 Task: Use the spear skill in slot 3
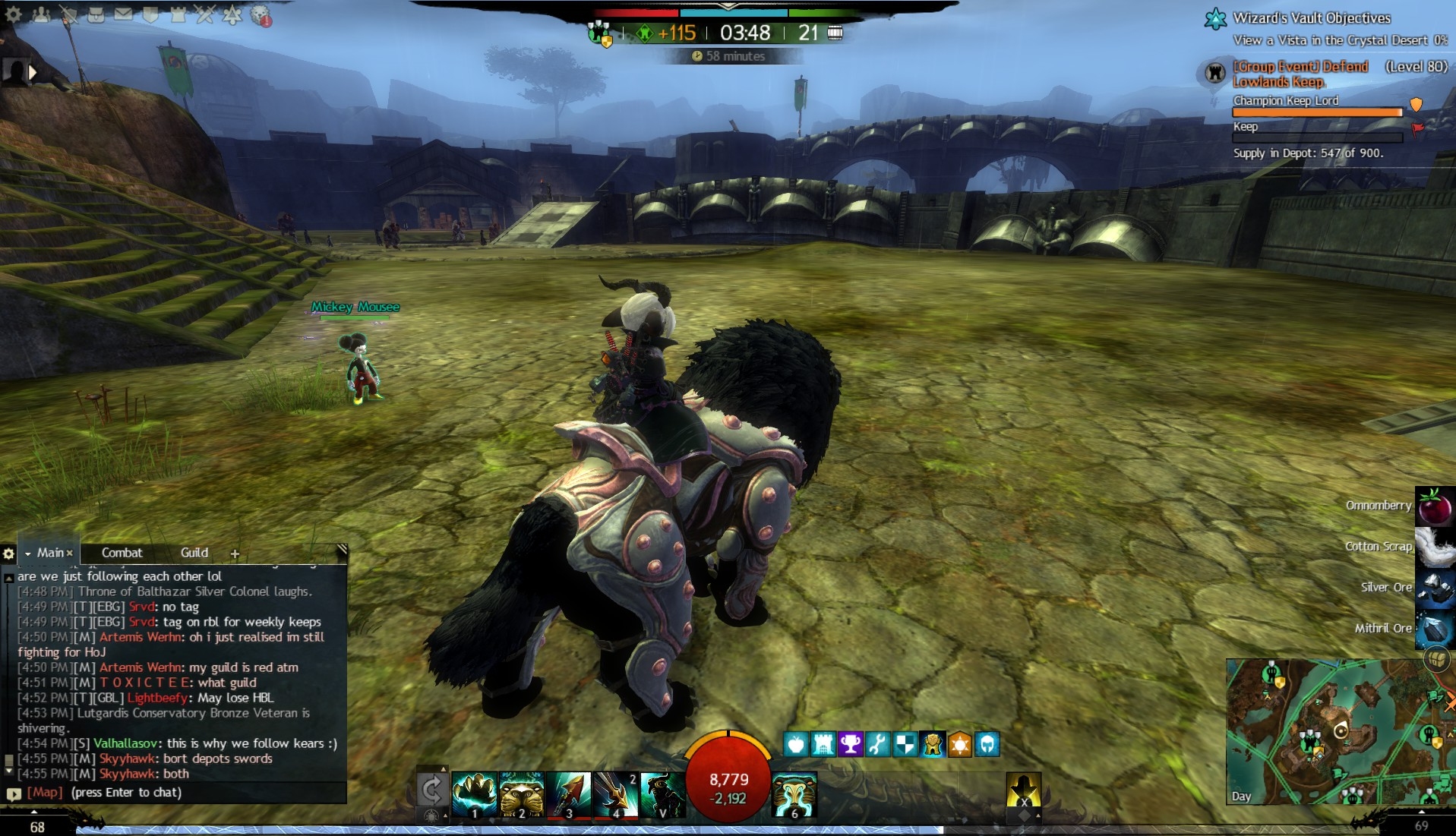pyautogui.click(x=569, y=795)
